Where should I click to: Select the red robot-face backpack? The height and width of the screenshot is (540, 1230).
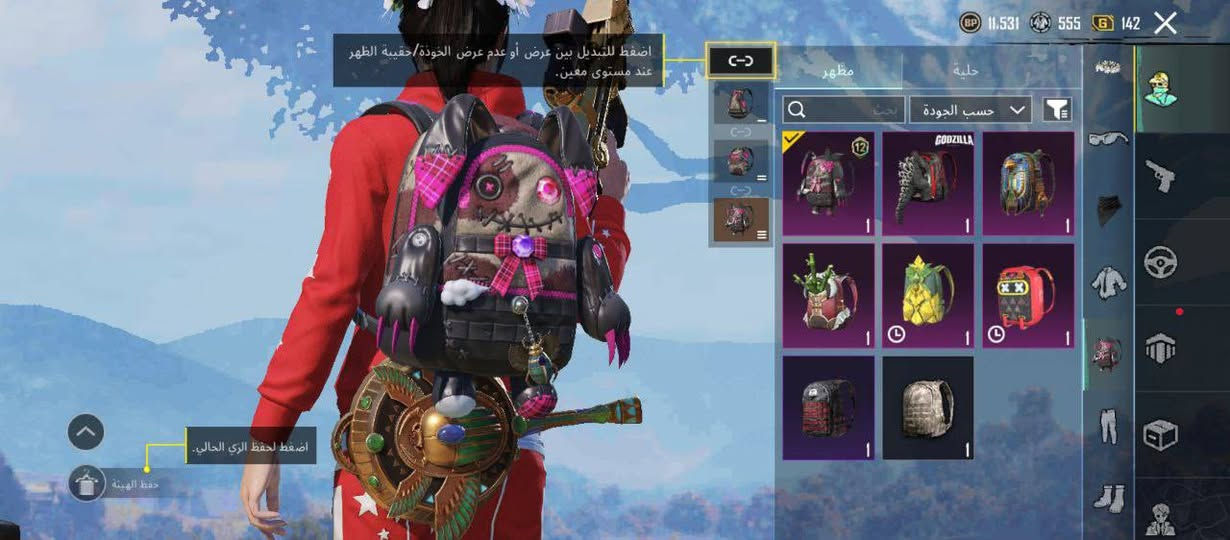click(x=1027, y=296)
